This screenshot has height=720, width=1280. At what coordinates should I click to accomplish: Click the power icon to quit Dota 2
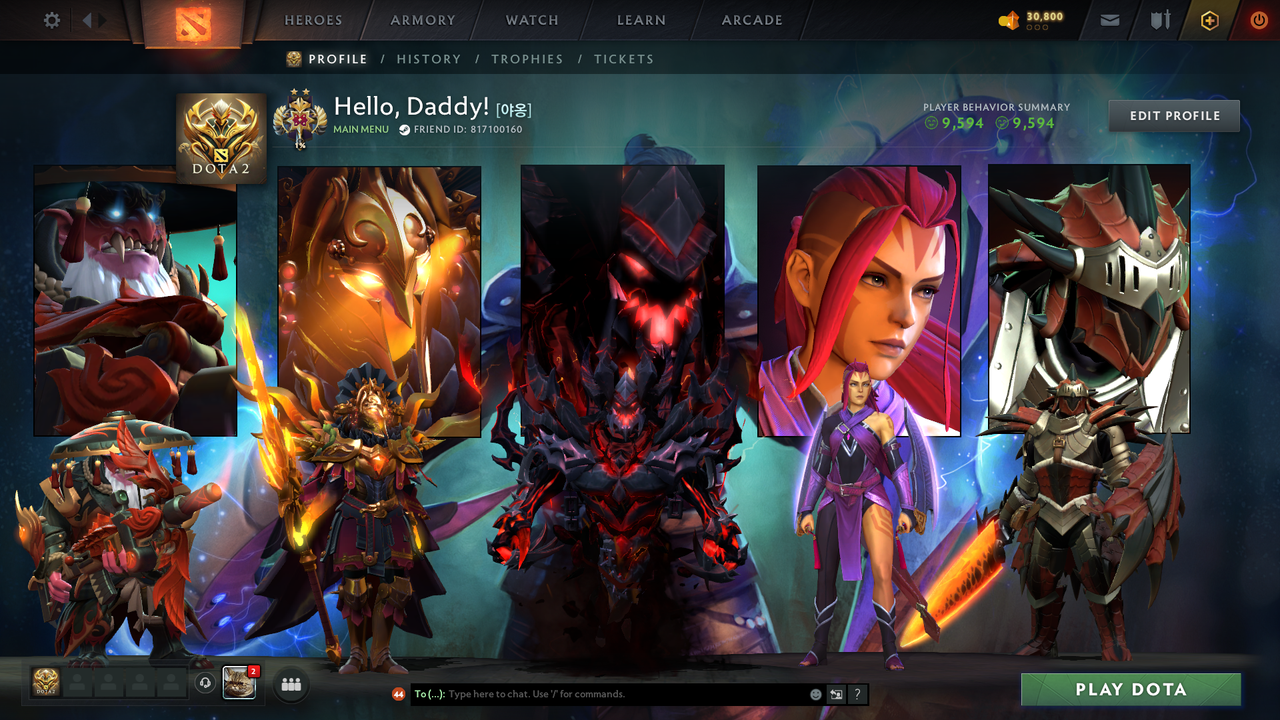pos(1258,19)
